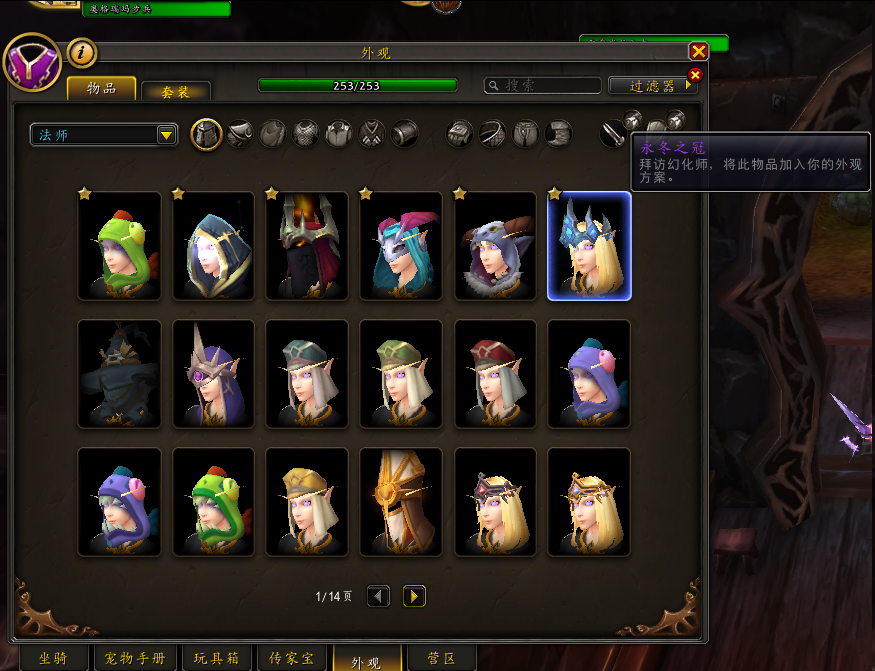Pick the black witch hat appearance
The width and height of the screenshot is (875, 671).
coord(120,374)
